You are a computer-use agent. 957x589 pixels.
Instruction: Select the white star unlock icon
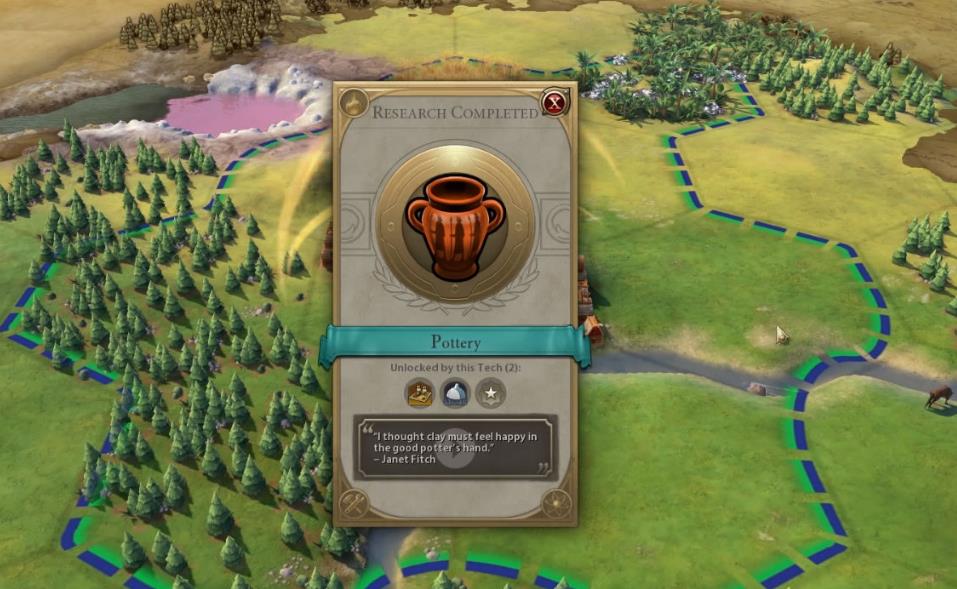pyautogui.click(x=490, y=393)
